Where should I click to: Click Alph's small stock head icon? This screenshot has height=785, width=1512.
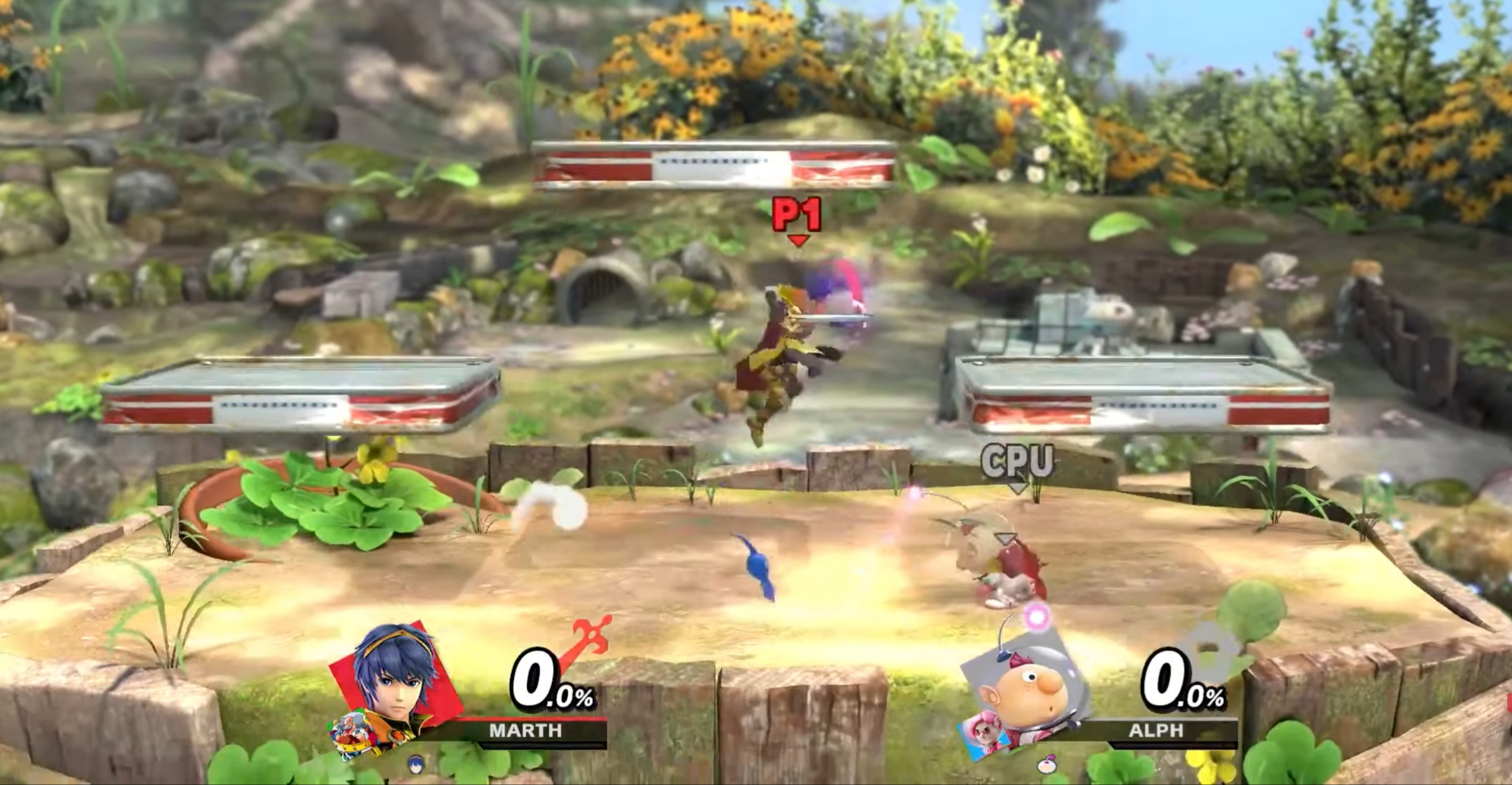[1046, 764]
